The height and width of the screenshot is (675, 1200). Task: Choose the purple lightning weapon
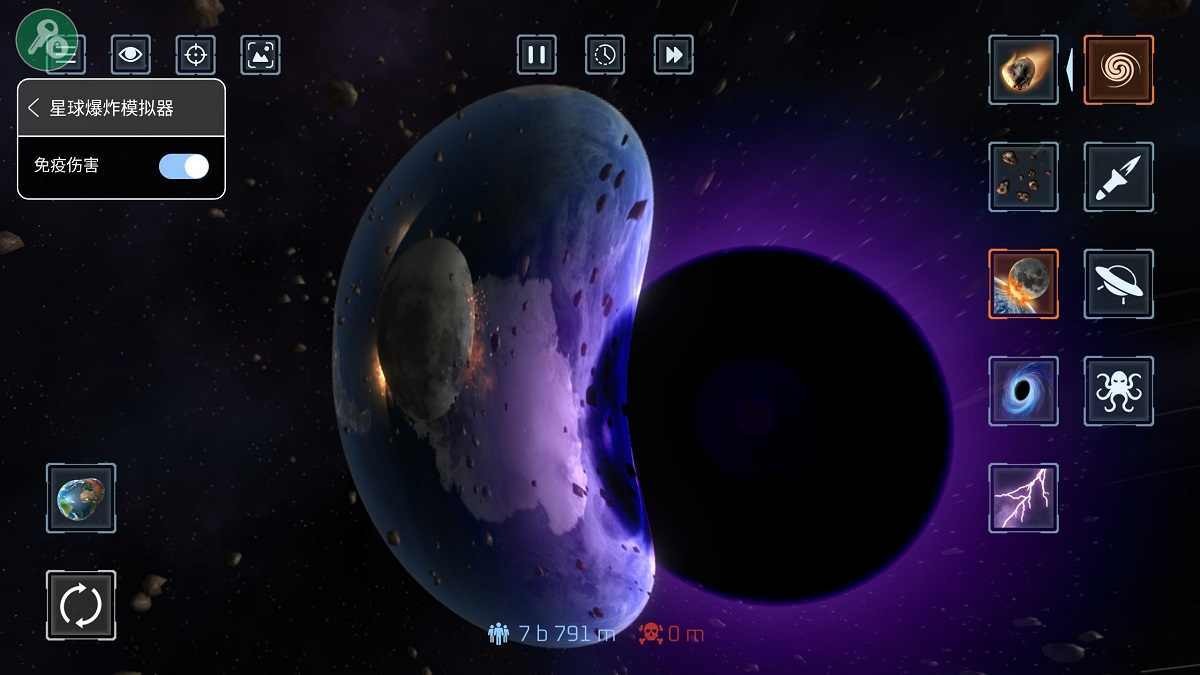tap(1023, 498)
